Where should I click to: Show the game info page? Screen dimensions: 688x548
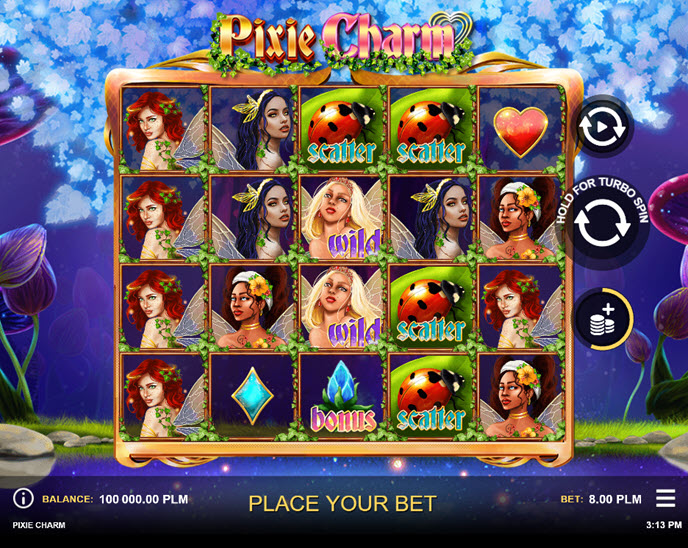tap(23, 498)
